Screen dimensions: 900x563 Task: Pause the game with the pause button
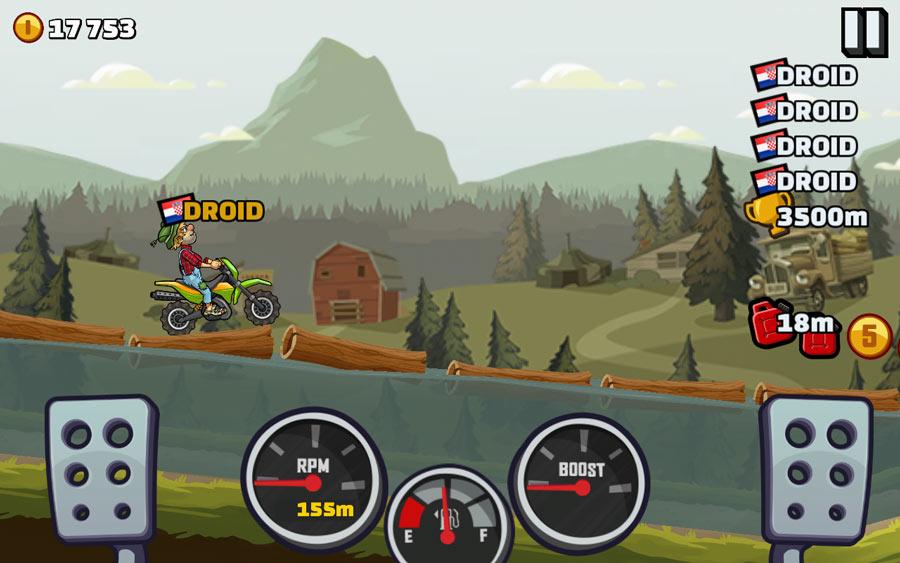(x=862, y=31)
